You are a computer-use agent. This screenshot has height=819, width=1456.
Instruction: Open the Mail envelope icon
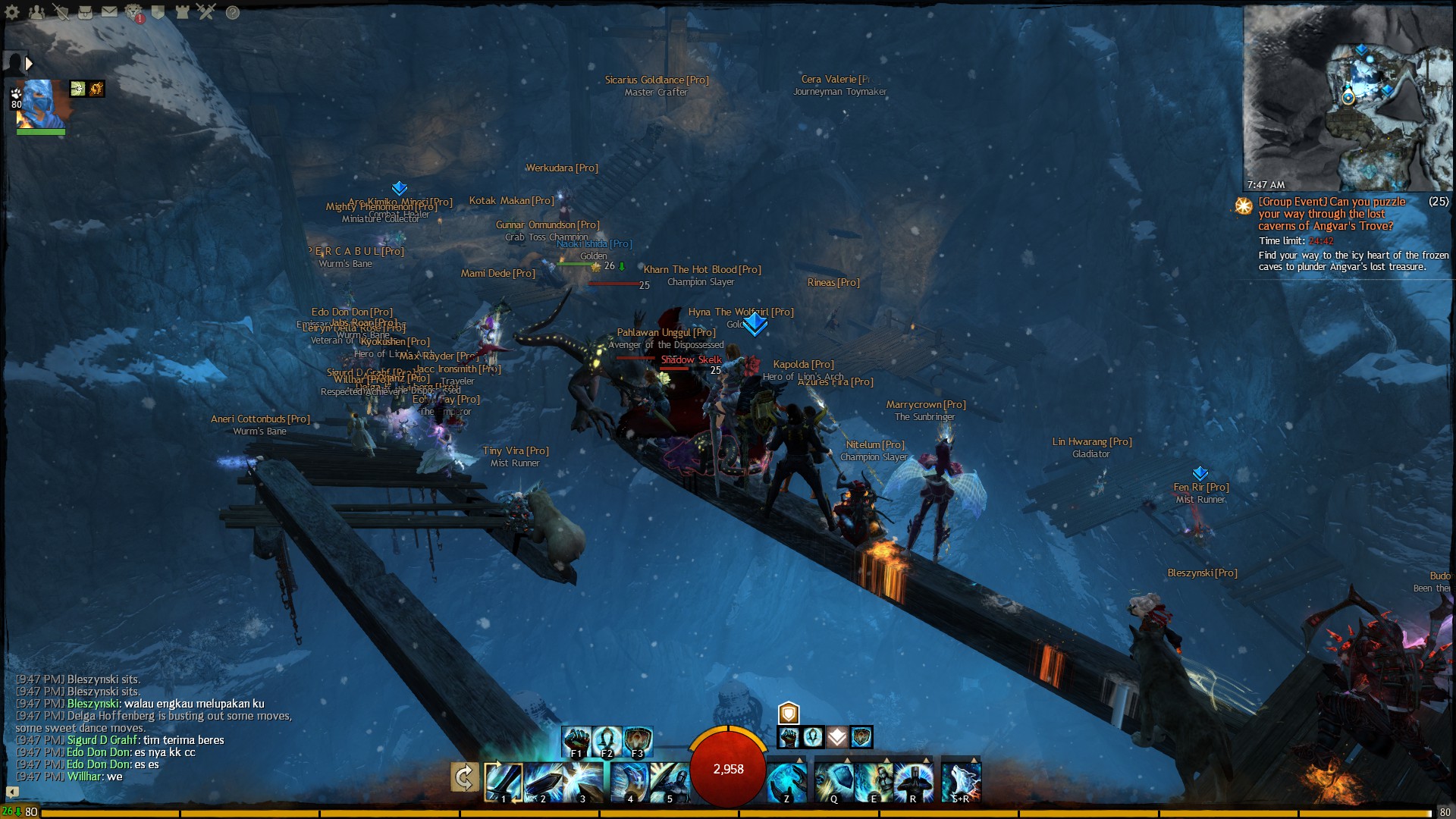108,11
